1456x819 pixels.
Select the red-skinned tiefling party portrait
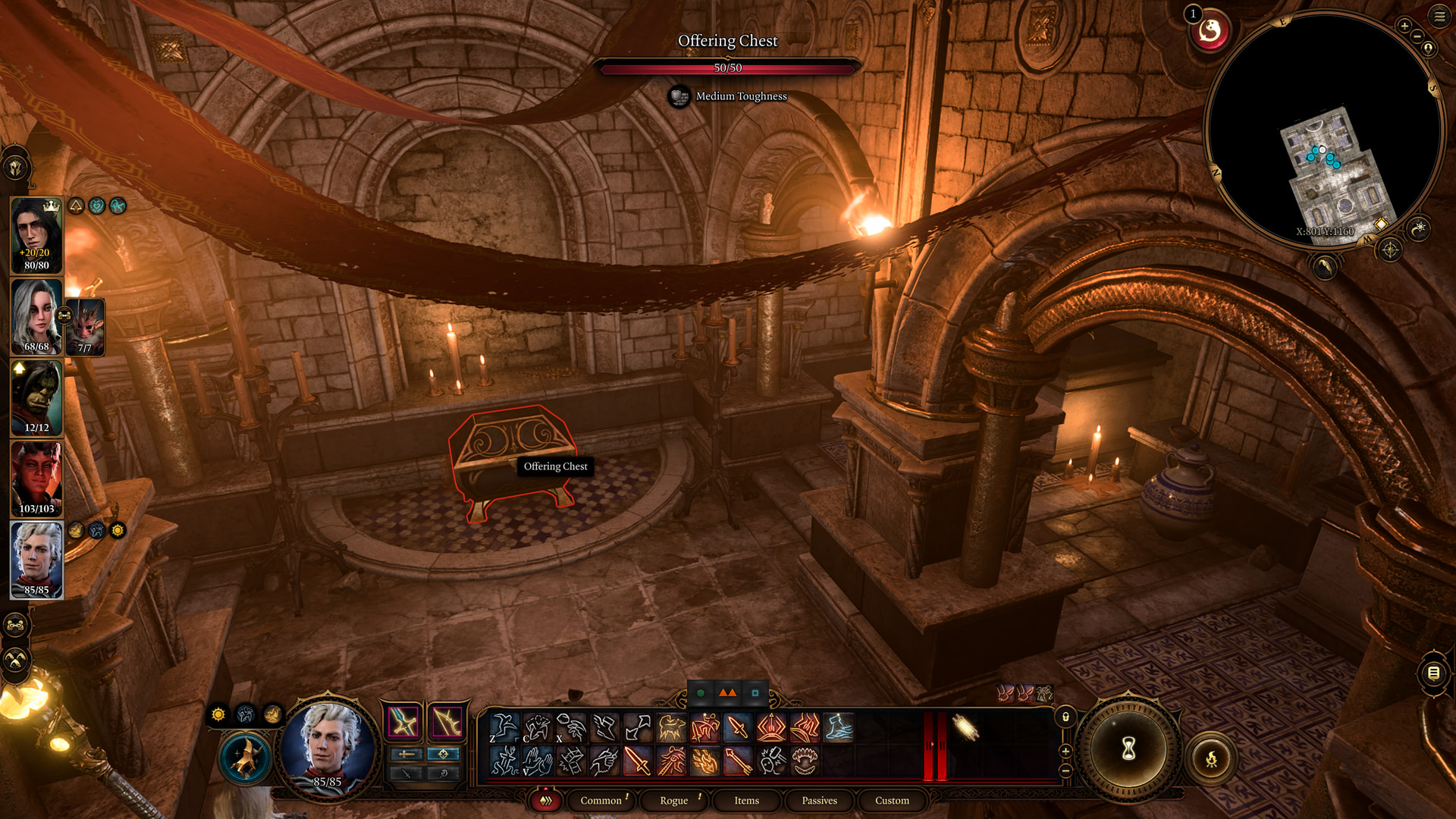[36, 479]
